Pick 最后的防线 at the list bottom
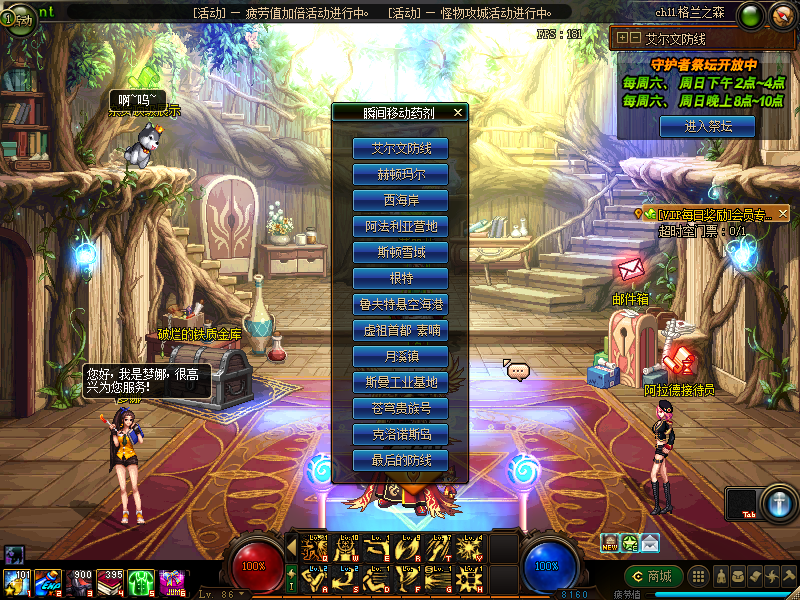The image size is (800, 600). click(x=400, y=460)
